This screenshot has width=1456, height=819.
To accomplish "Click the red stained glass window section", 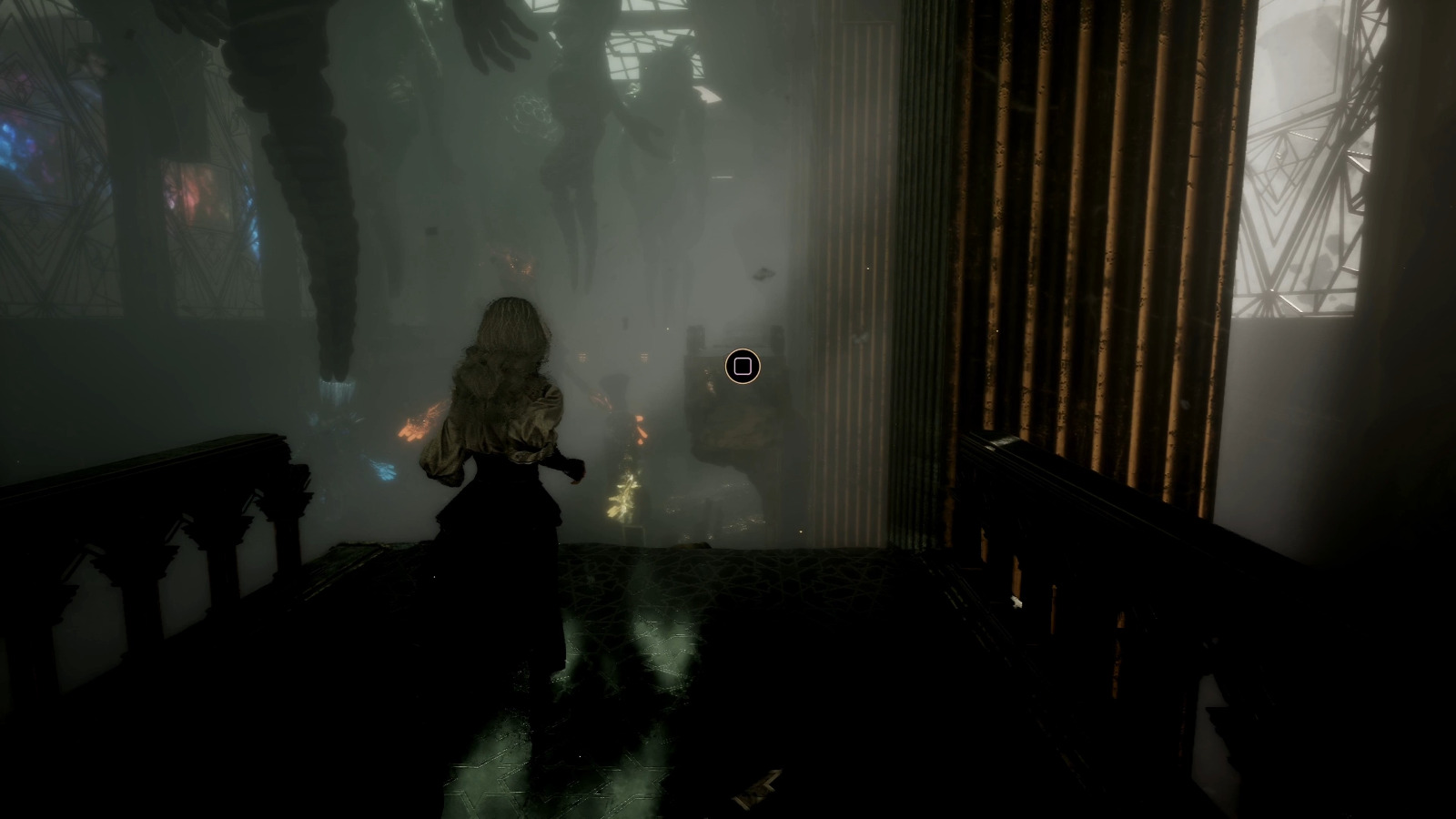I will [x=196, y=196].
